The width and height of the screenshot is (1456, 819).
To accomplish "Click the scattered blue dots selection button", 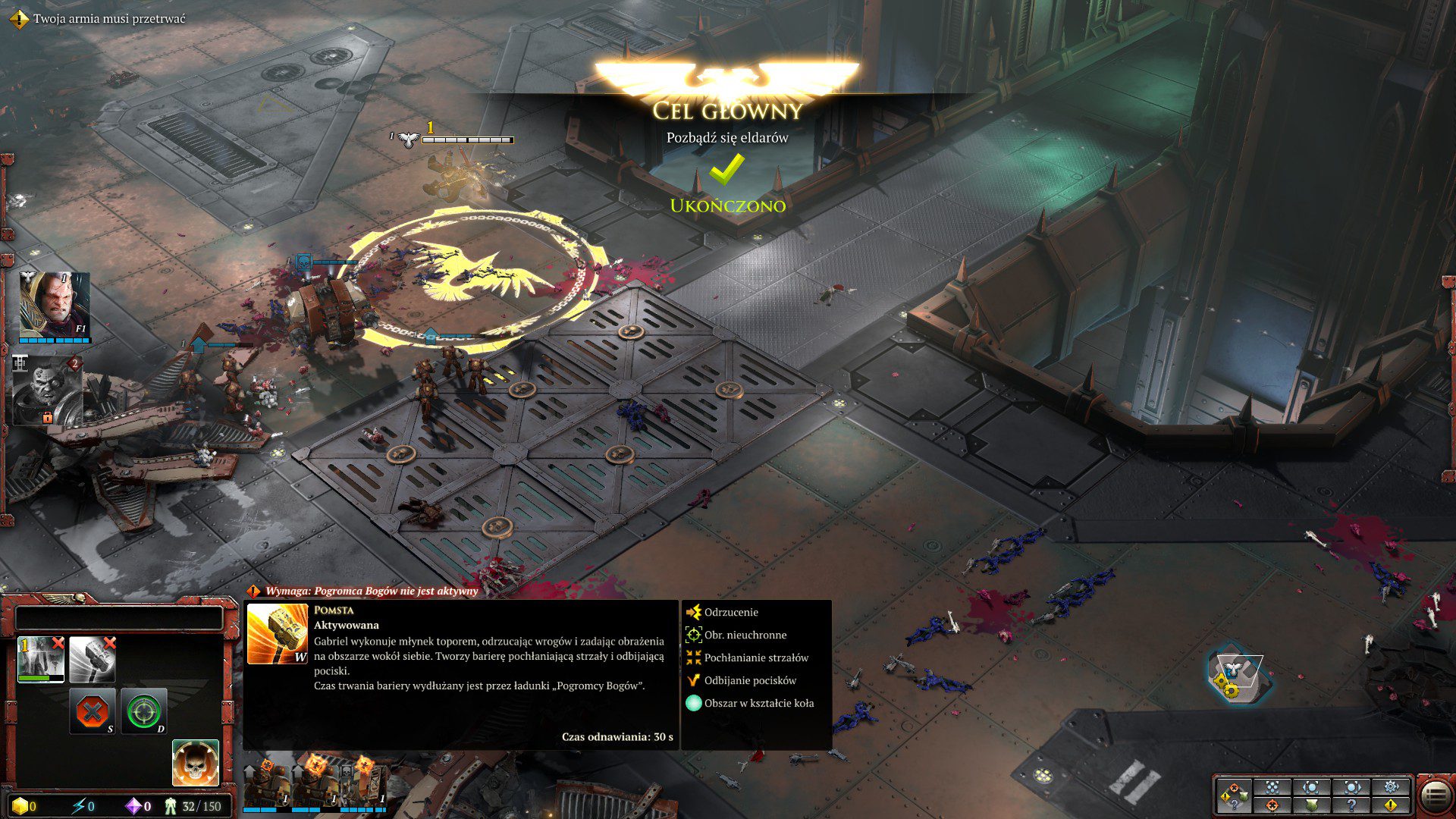I will click(x=1272, y=786).
